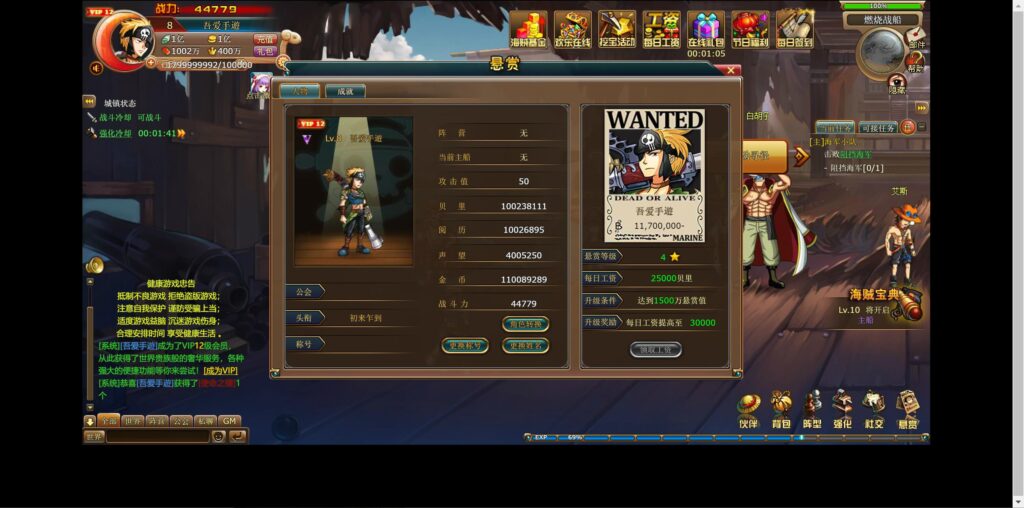Viewport: 1024px width, 508px height.
Task: Click the 角色转换 character switch button
Action: tap(525, 324)
